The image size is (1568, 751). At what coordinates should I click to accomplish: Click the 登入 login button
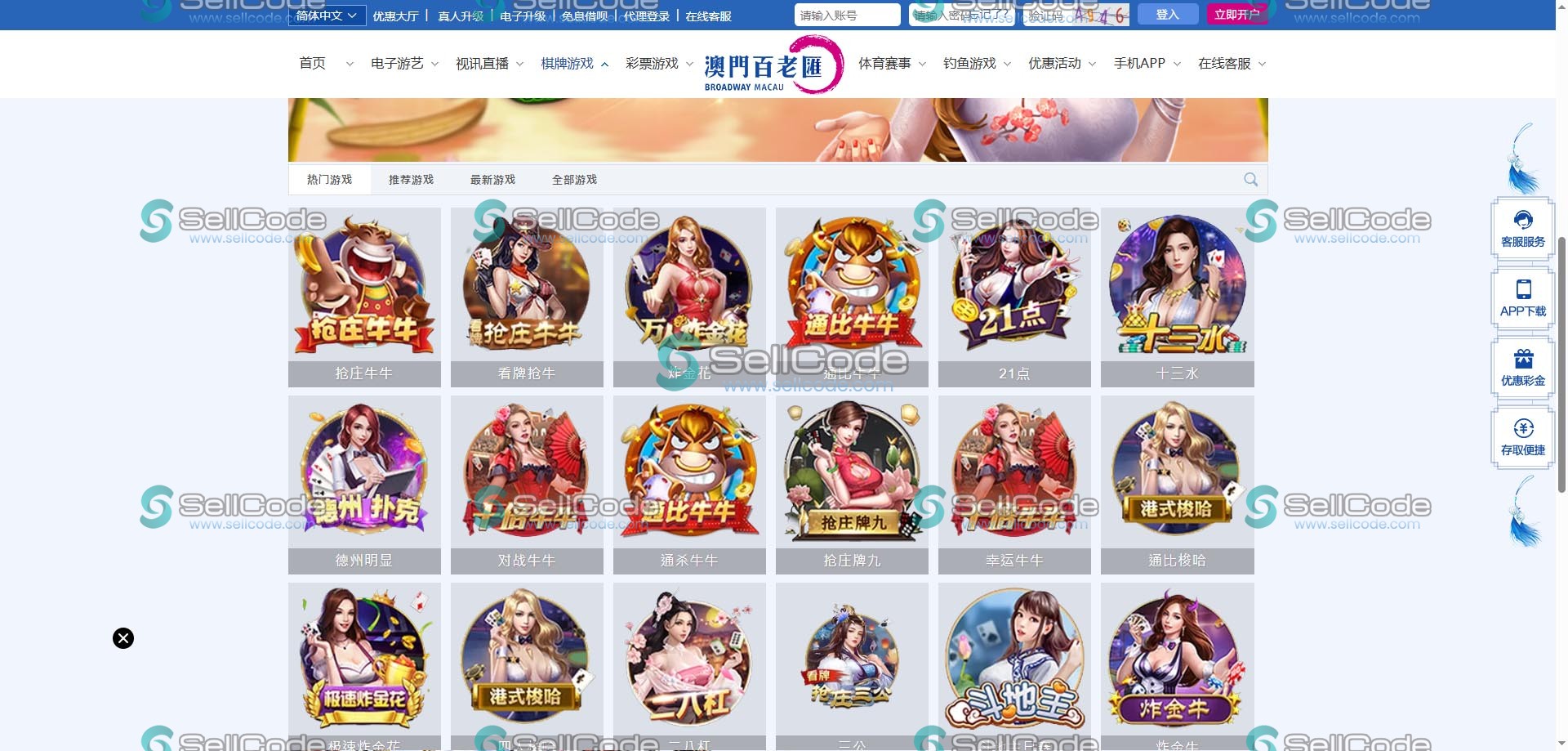[1167, 14]
